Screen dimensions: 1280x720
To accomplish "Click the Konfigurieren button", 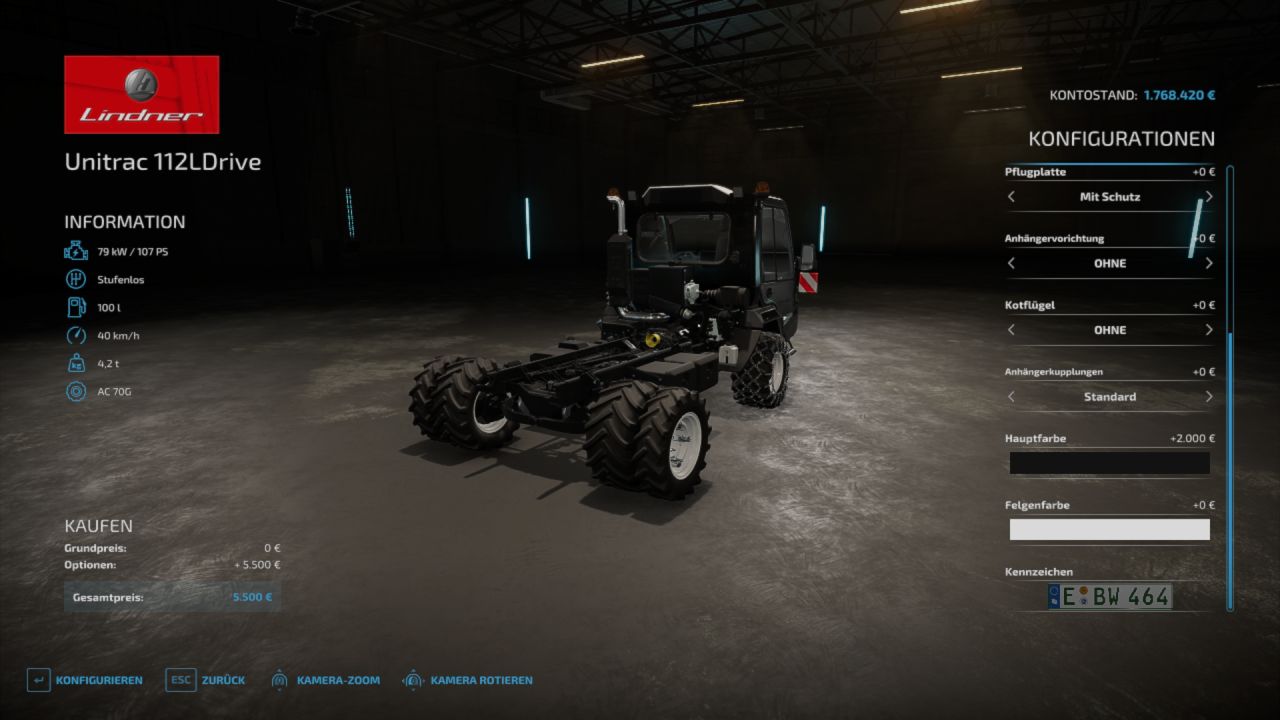I will pyautogui.click(x=100, y=679).
